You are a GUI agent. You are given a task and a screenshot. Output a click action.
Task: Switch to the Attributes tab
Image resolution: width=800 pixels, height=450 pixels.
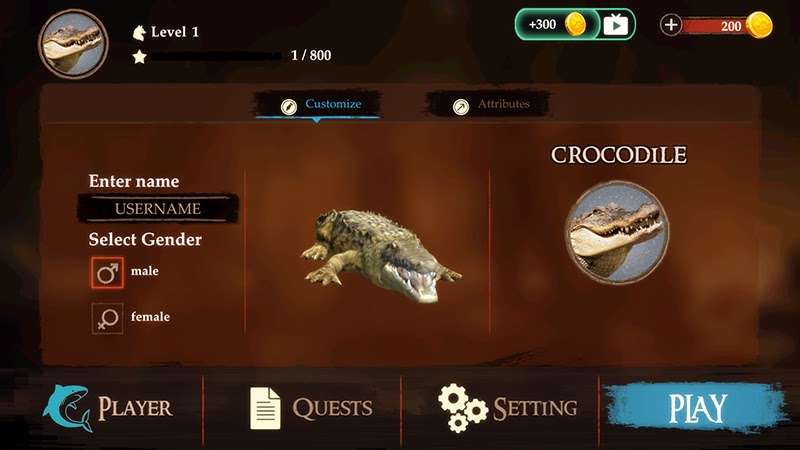[490, 105]
